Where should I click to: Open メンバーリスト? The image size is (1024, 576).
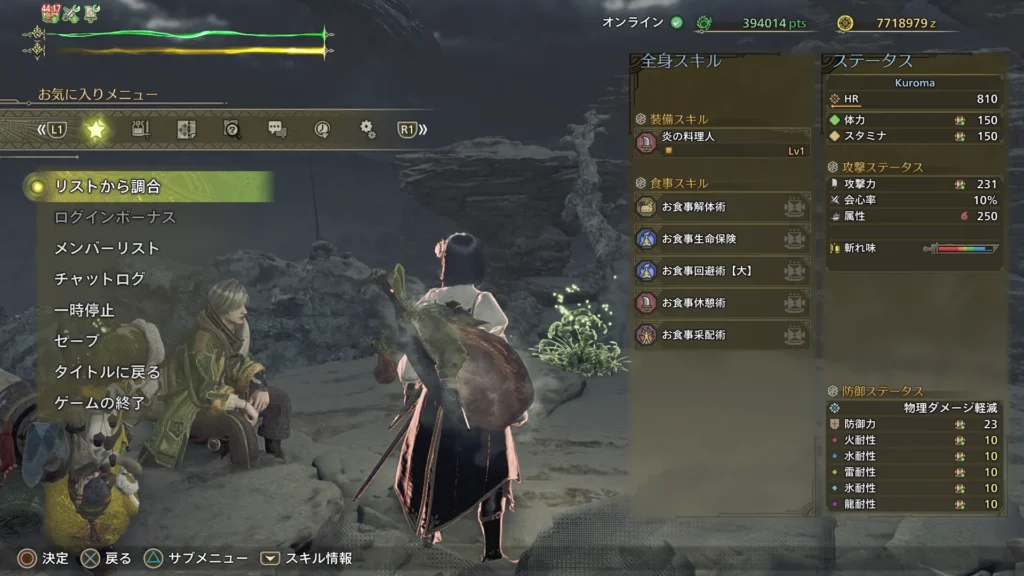click(106, 248)
